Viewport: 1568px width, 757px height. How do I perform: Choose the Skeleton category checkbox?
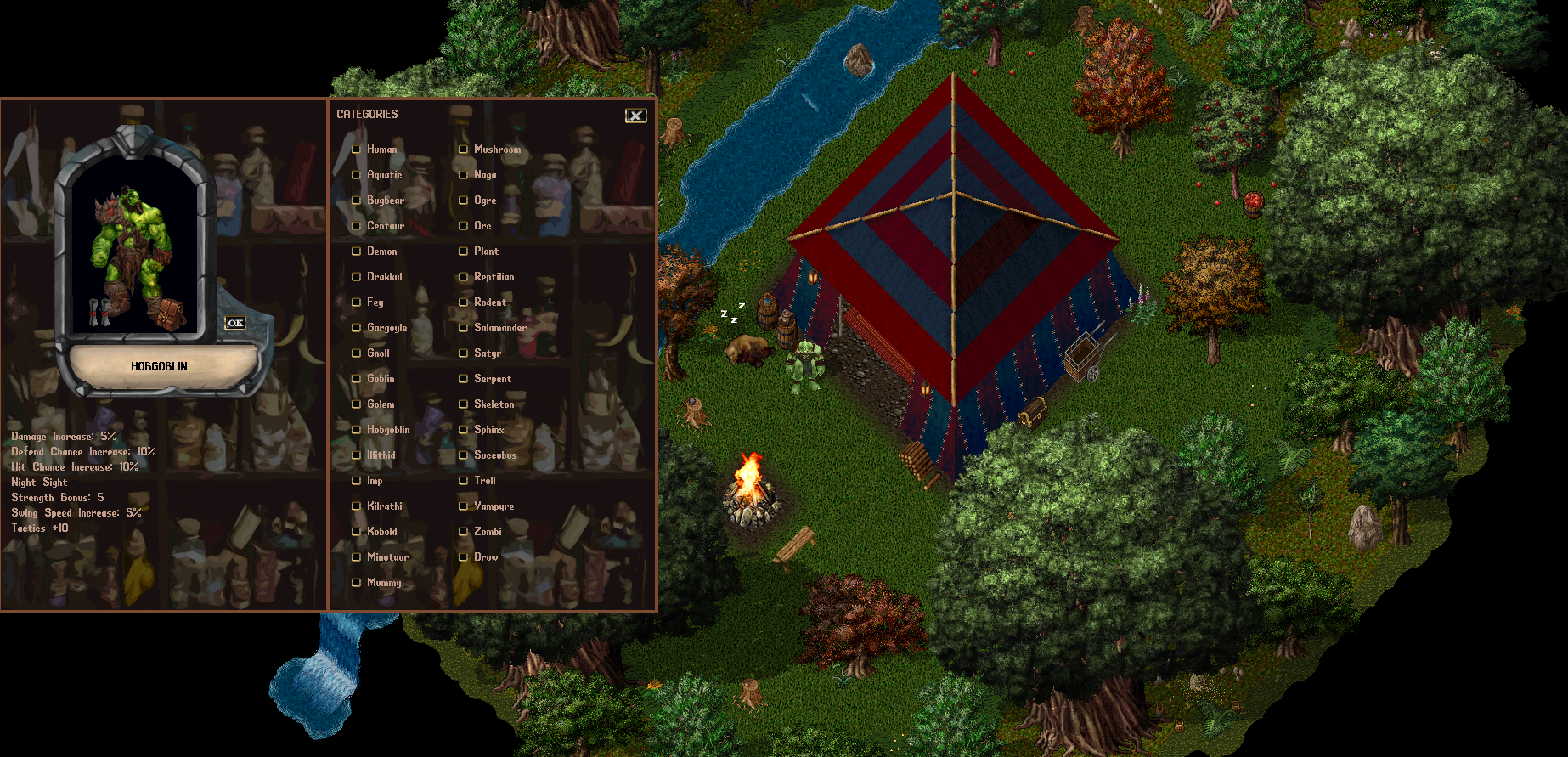(464, 404)
